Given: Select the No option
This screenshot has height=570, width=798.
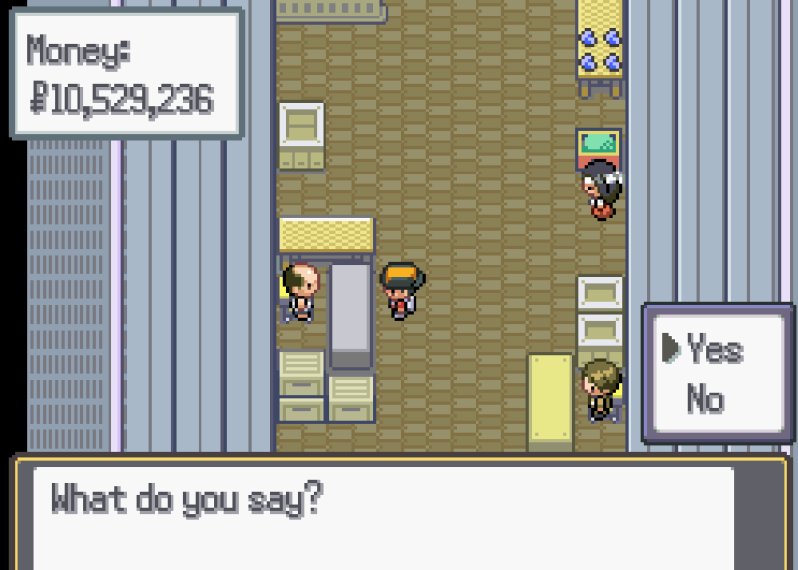Looking at the screenshot, I should 705,400.
